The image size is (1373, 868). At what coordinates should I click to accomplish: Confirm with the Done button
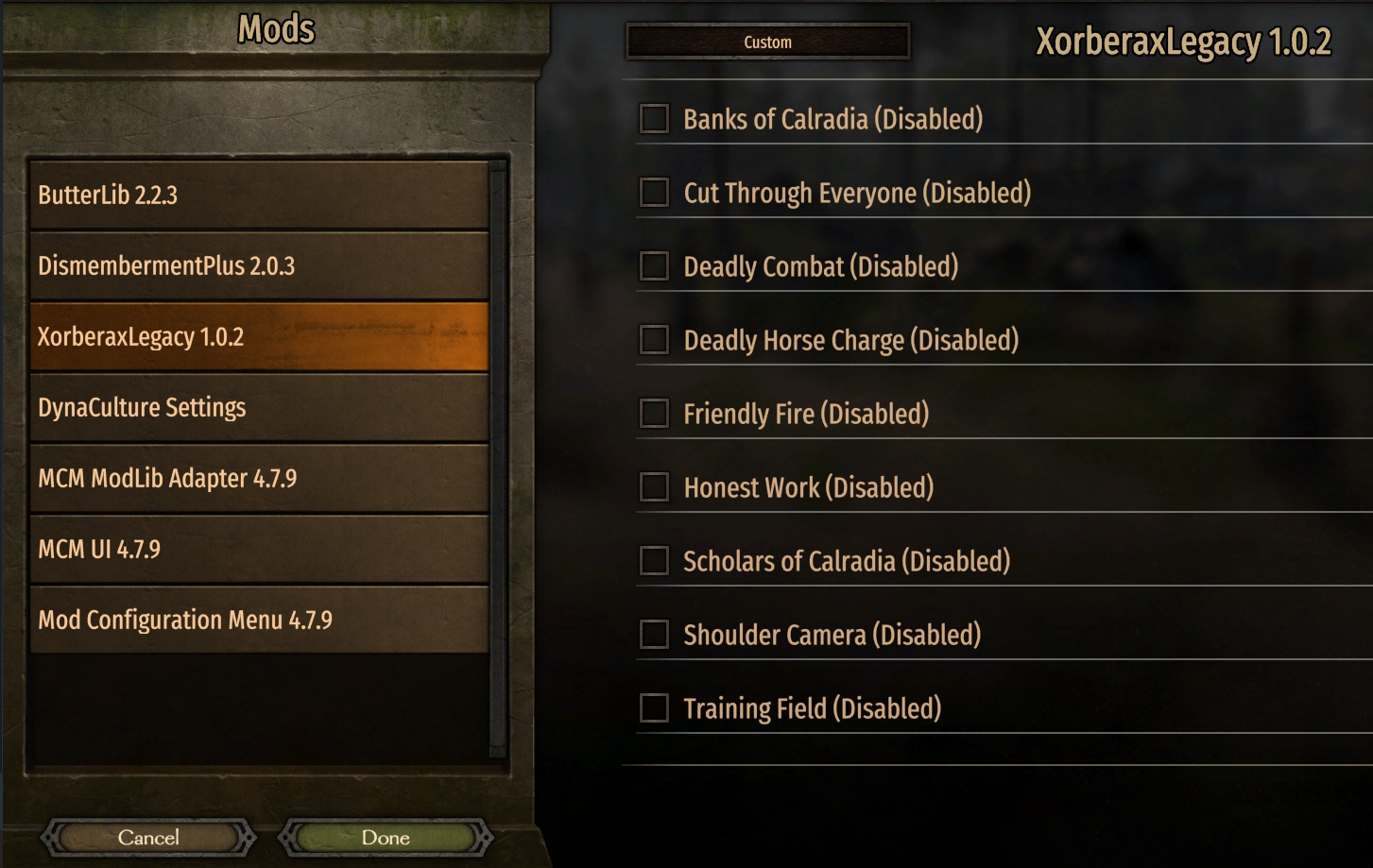pyautogui.click(x=386, y=838)
